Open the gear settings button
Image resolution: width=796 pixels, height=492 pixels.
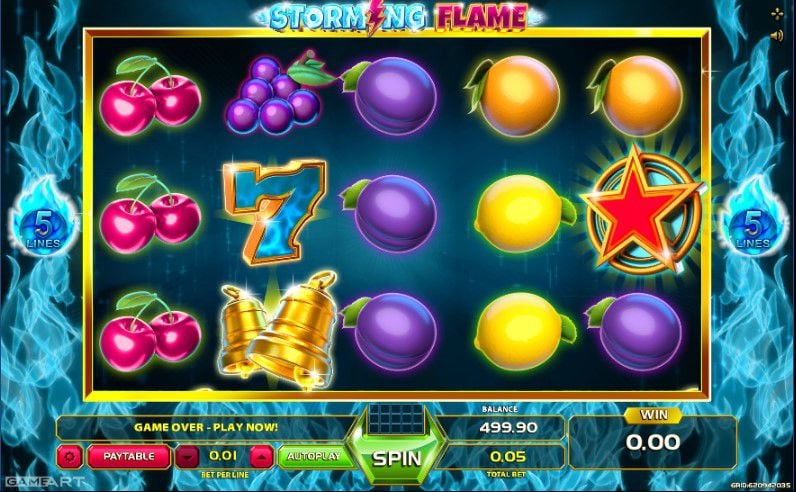(x=70, y=456)
